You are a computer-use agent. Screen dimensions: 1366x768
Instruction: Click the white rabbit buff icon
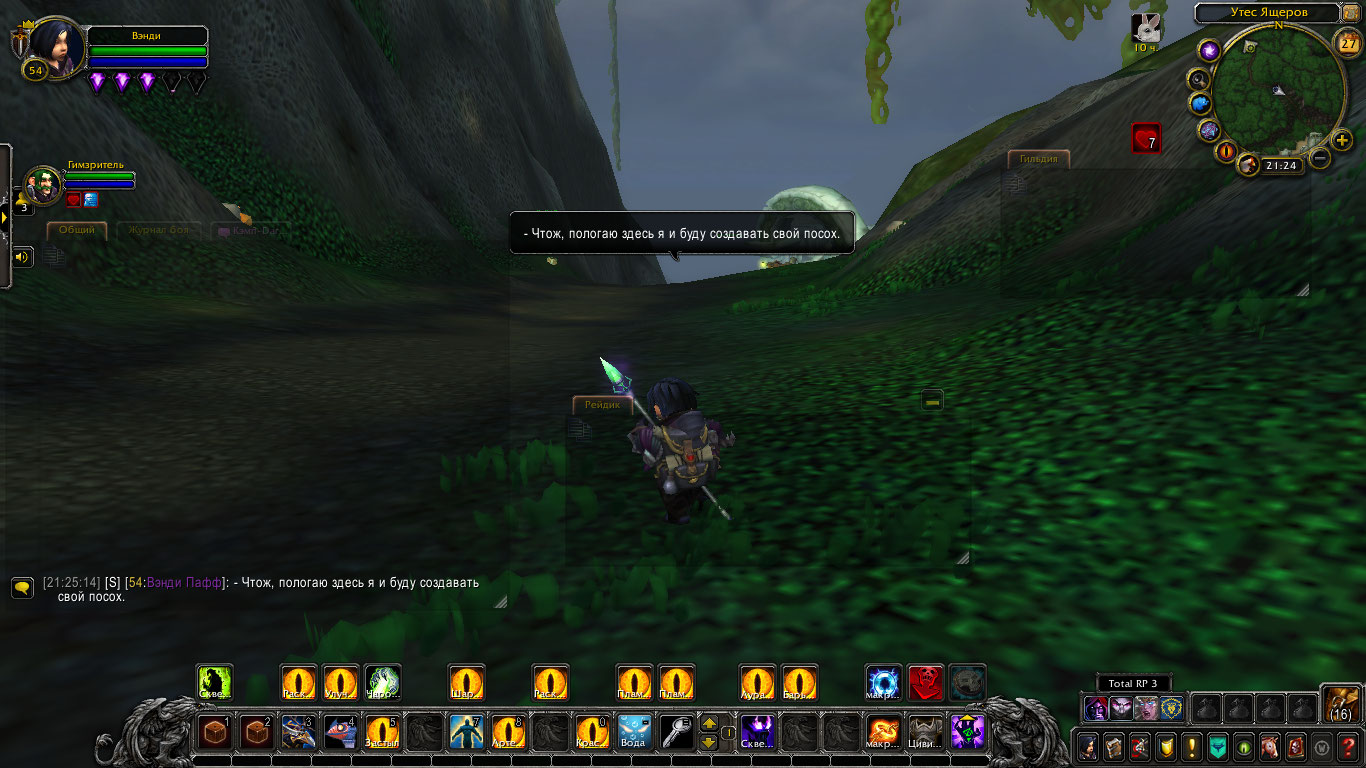[x=1146, y=28]
